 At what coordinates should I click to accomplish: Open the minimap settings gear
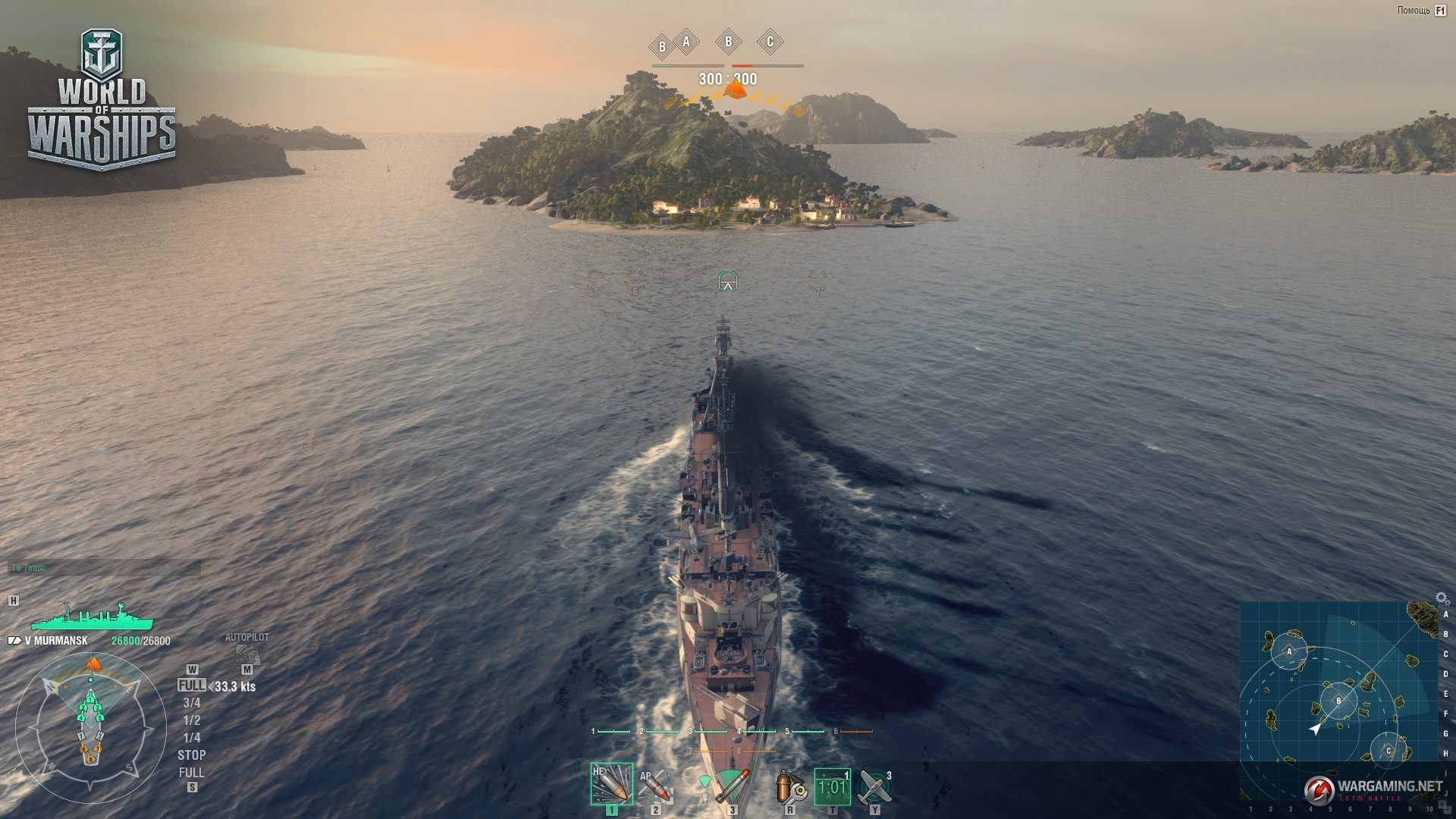[1442, 598]
